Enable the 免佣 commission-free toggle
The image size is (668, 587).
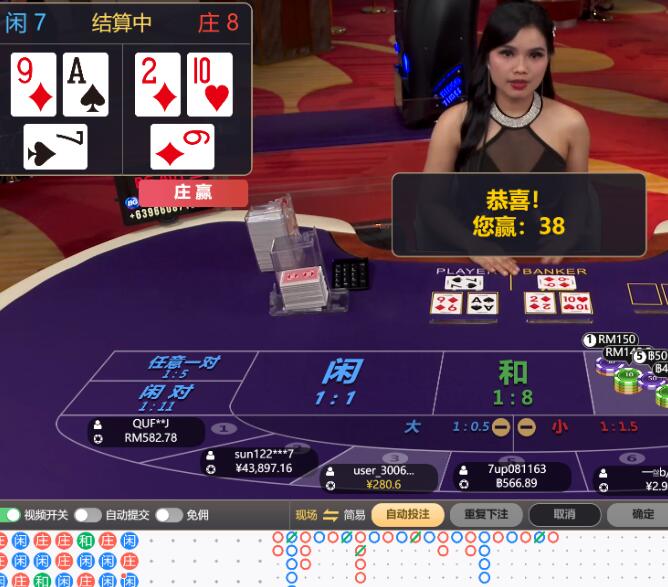168,515
